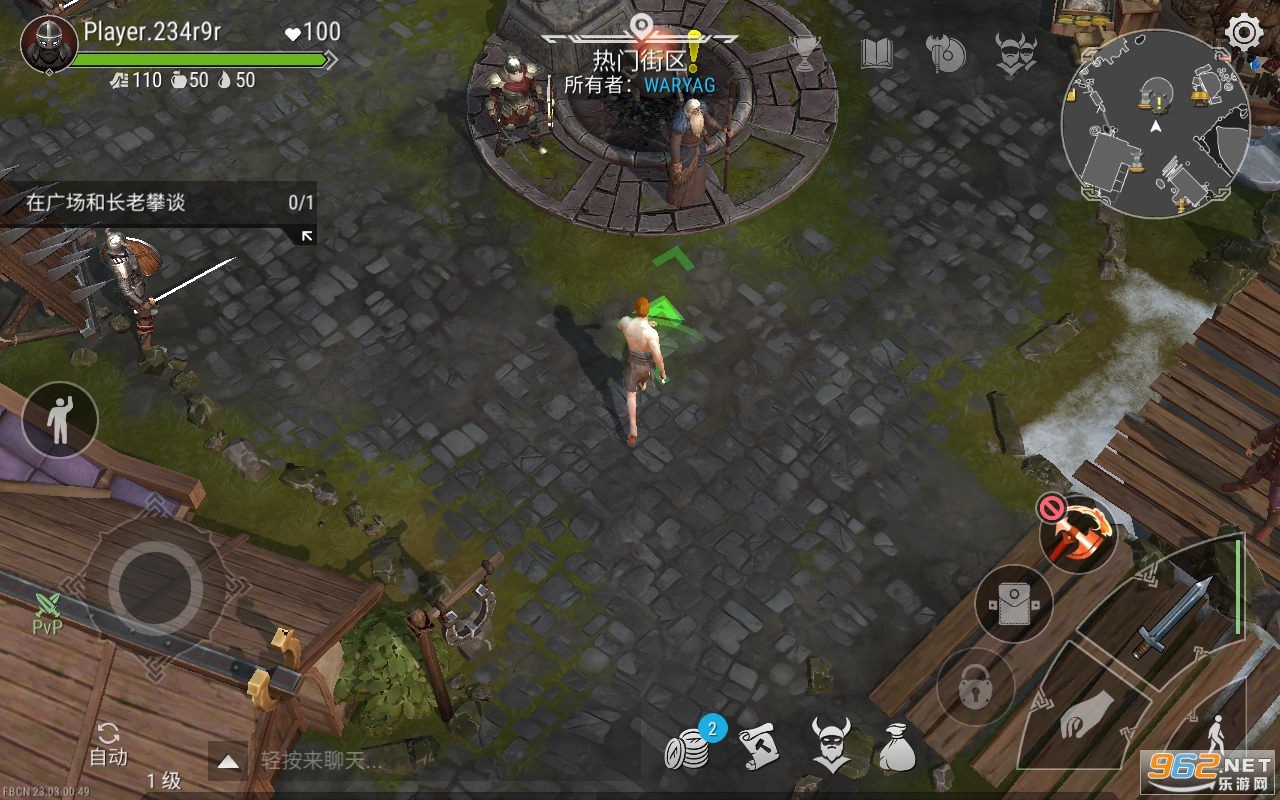
Task: Open the player avatar portrait
Action: (49, 45)
